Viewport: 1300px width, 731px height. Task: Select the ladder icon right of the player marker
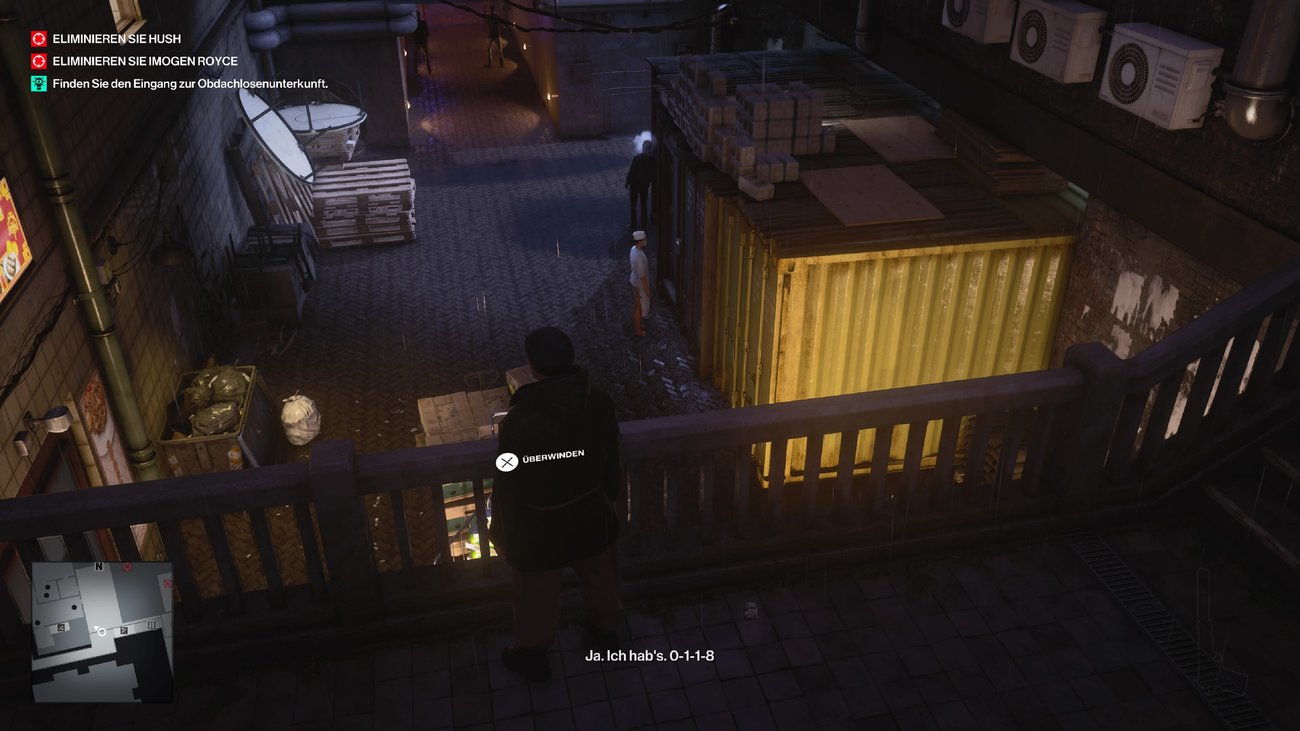coord(124,631)
